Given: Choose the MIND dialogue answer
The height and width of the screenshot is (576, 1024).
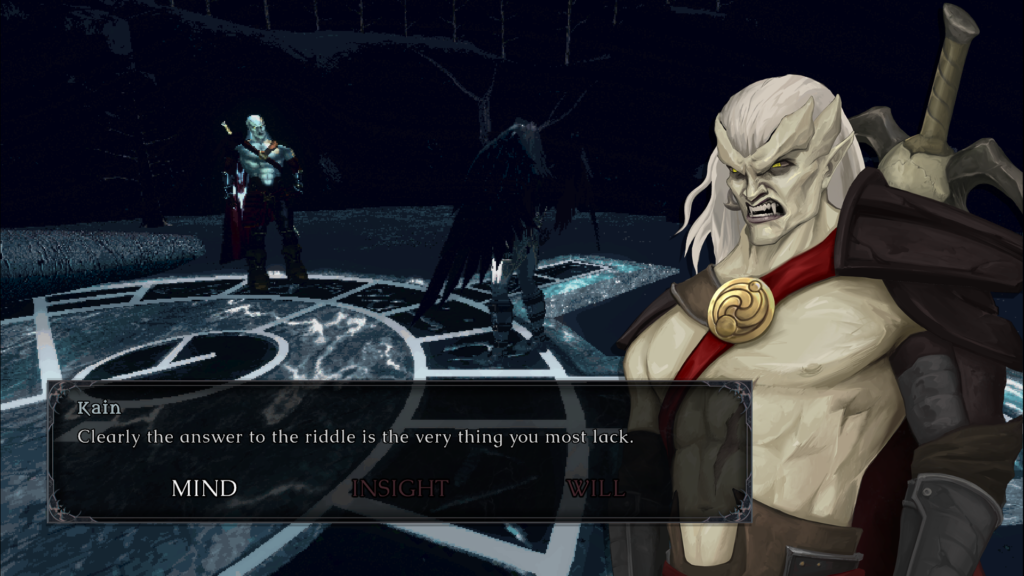Looking at the screenshot, I should (x=204, y=488).
